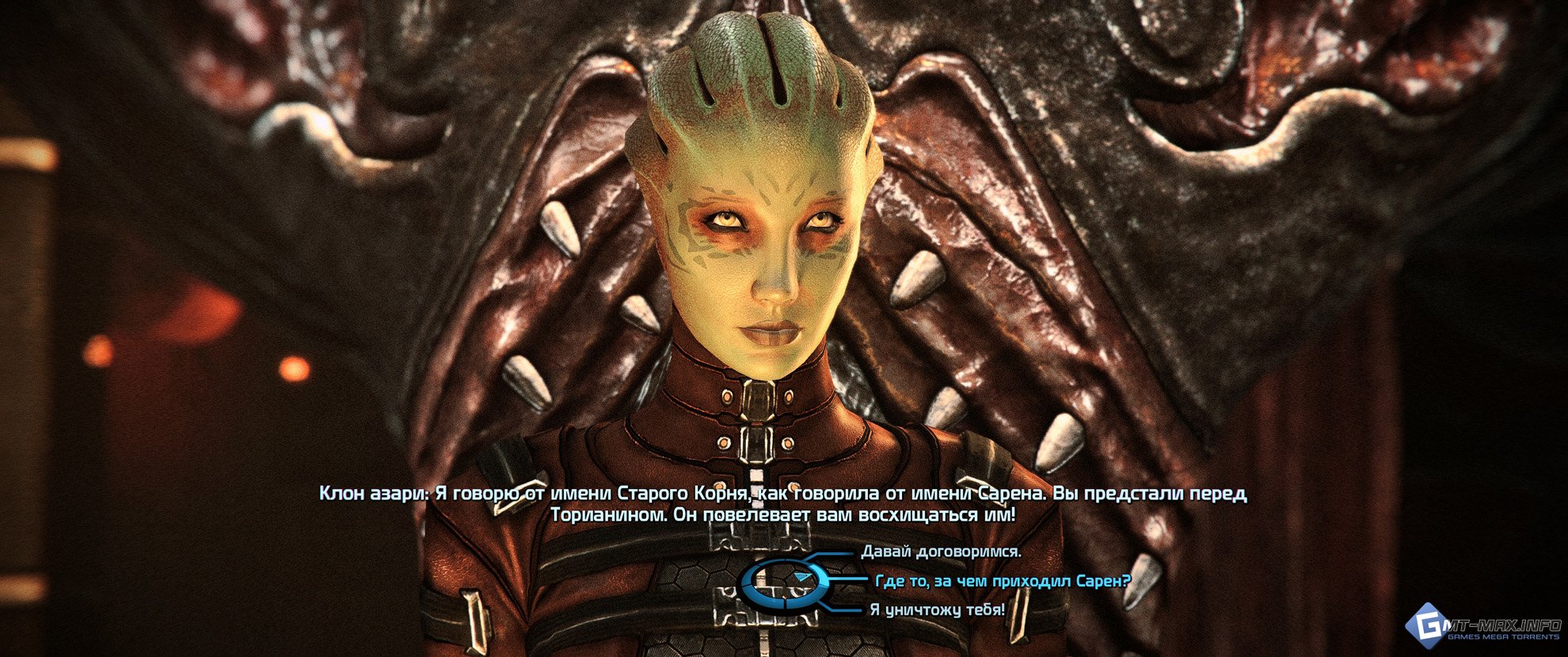
Task: Select "Где то, за чем приходил Сарен?"
Action: pyautogui.click(x=1003, y=581)
